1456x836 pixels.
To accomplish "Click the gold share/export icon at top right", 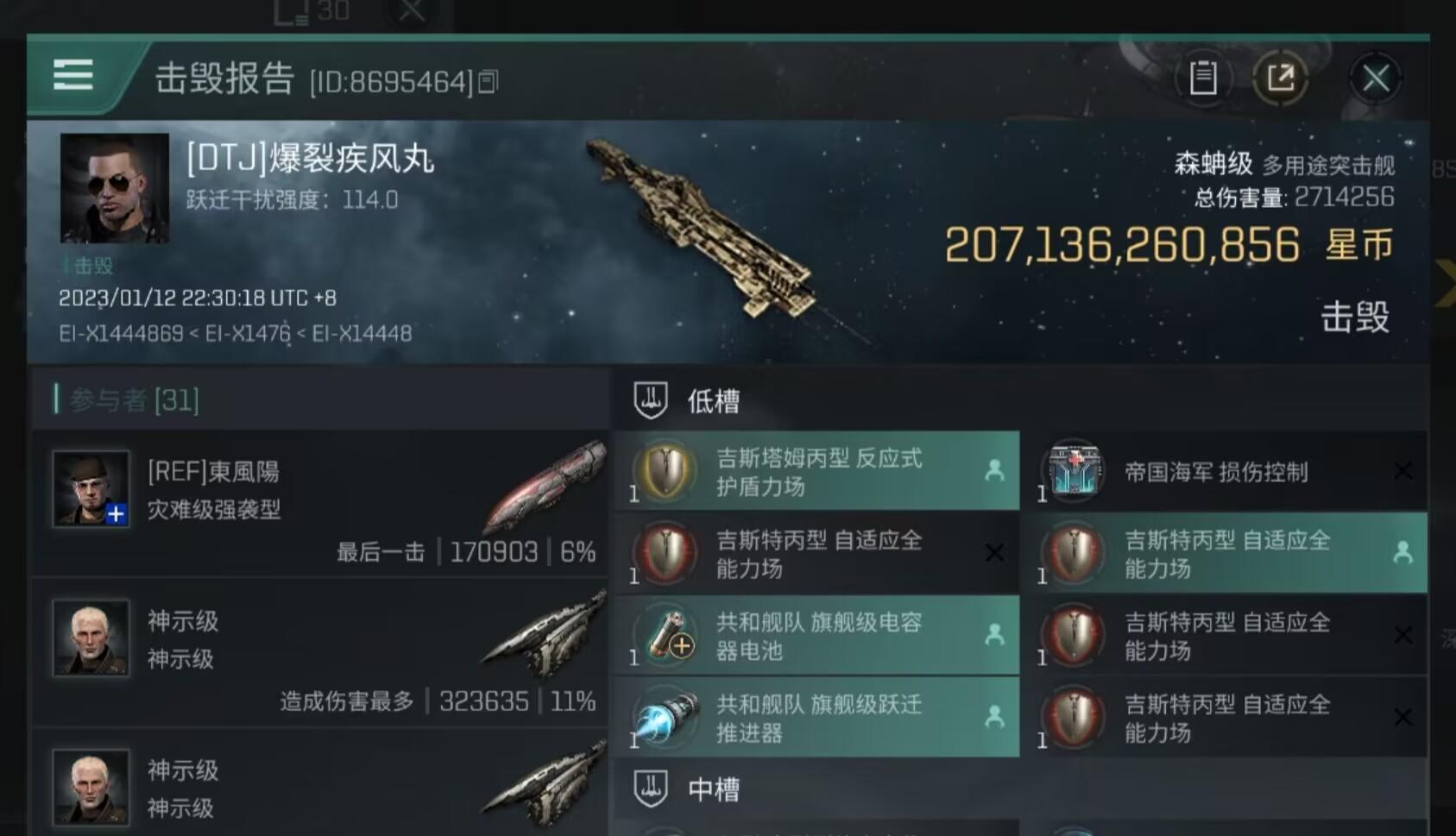I will pos(1282,77).
